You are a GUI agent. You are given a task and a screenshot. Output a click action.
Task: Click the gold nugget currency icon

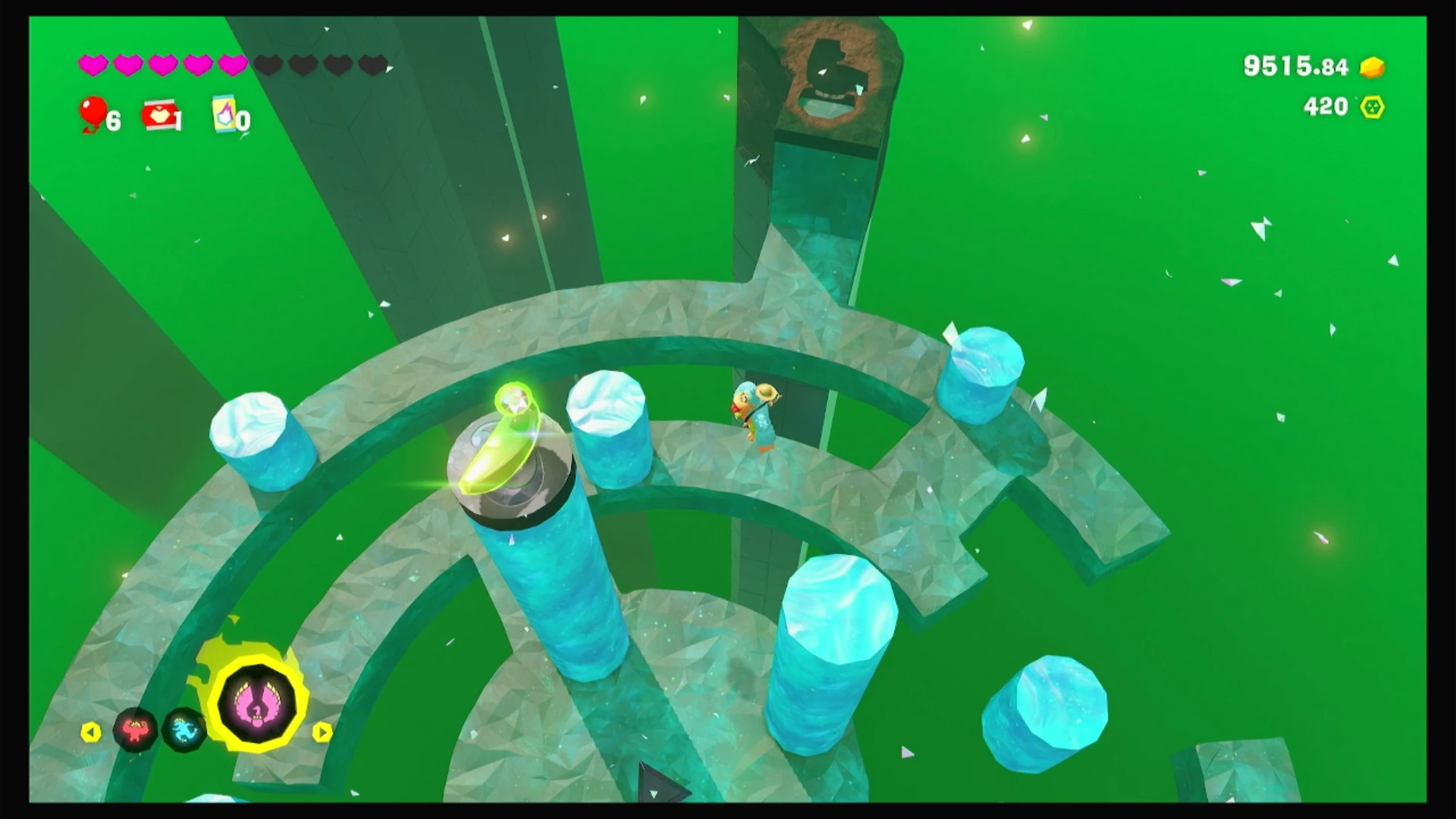pos(1372,67)
